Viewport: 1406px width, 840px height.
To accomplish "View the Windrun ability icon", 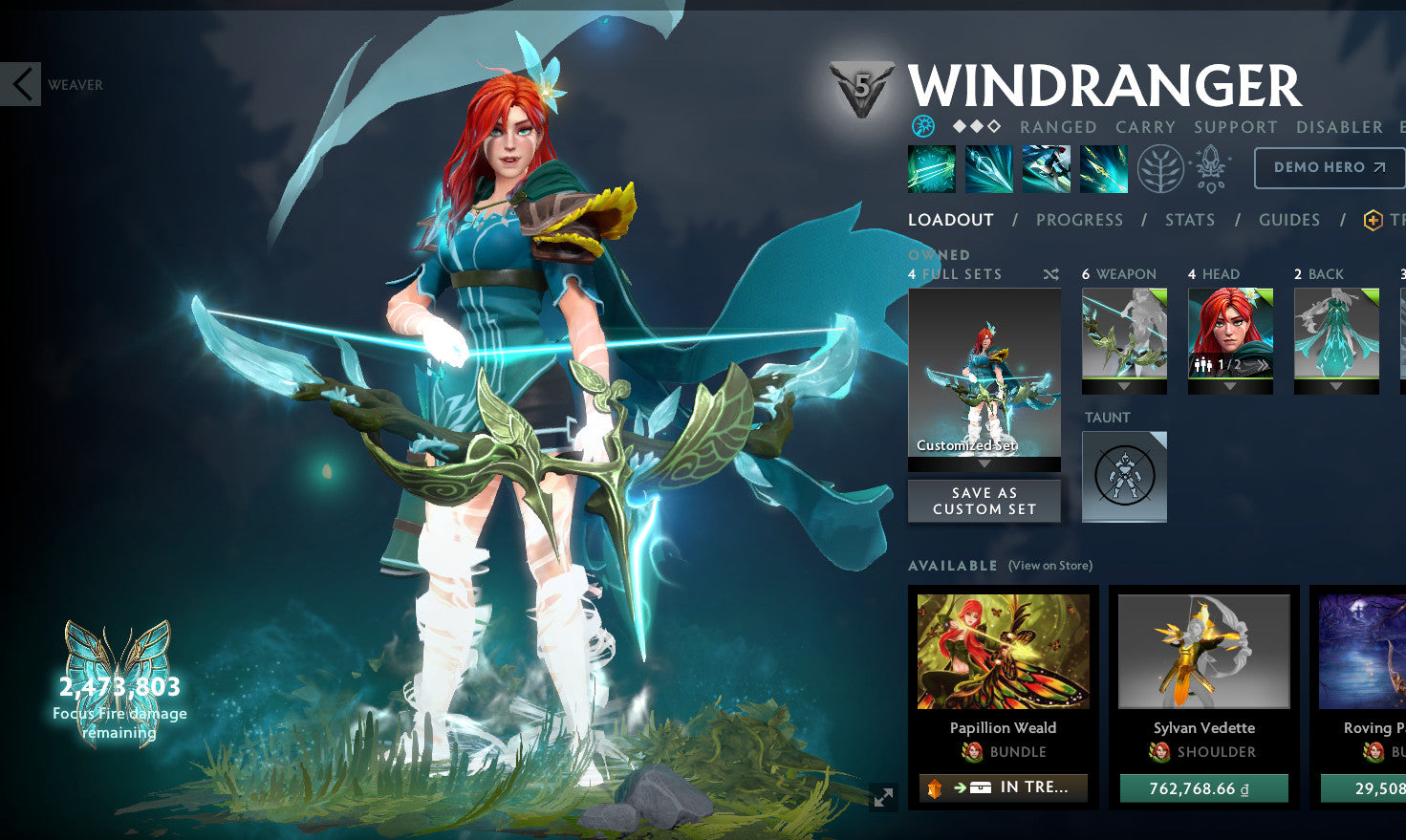I will click(x=1046, y=169).
